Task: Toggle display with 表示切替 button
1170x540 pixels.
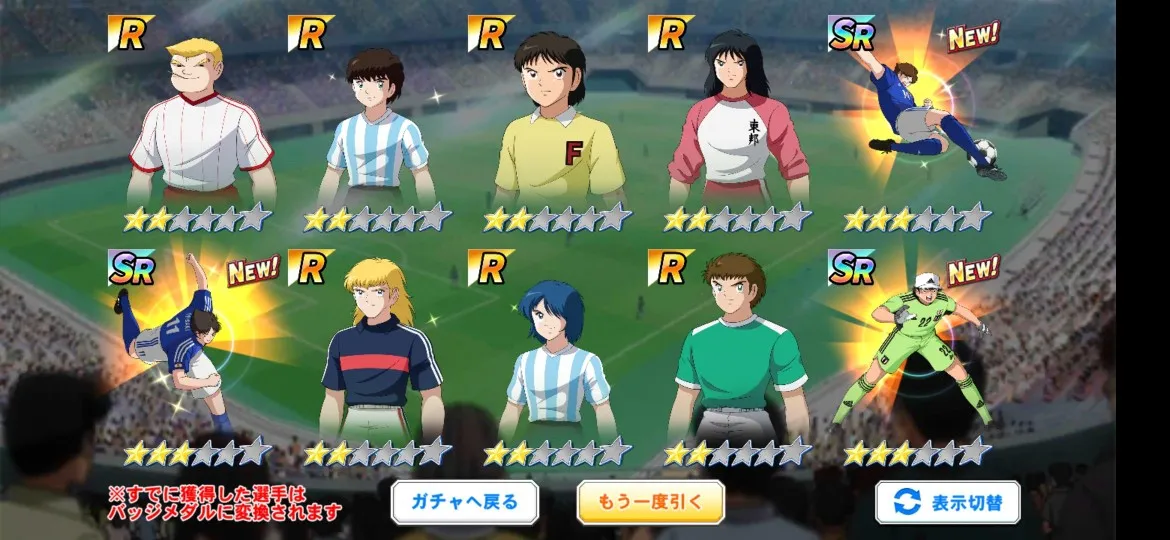Action: (x=947, y=502)
